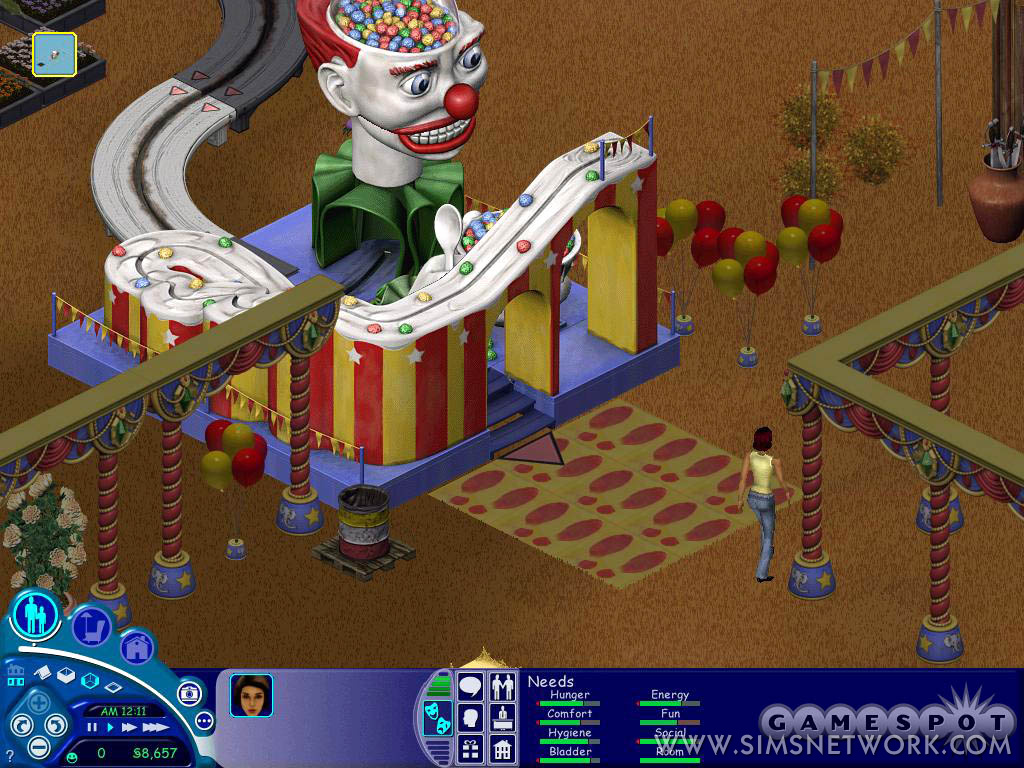The image size is (1024, 768).
Task: Open the gift box inventory panel
Action: pyautogui.click(x=471, y=748)
